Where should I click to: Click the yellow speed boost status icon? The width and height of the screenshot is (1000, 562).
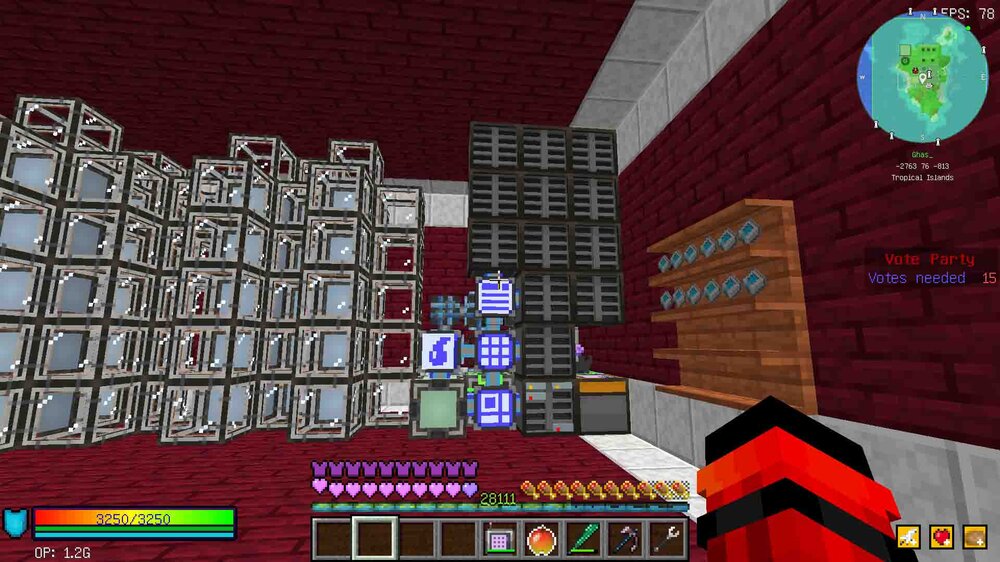[x=908, y=538]
